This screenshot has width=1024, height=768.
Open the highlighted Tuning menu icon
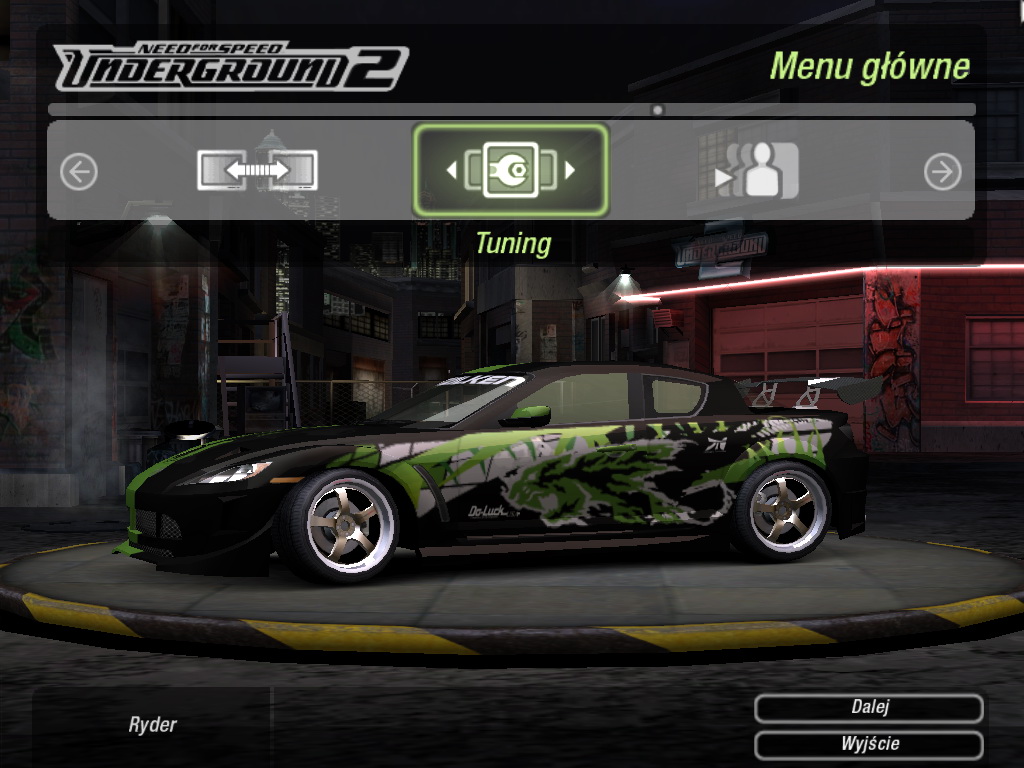click(510, 170)
